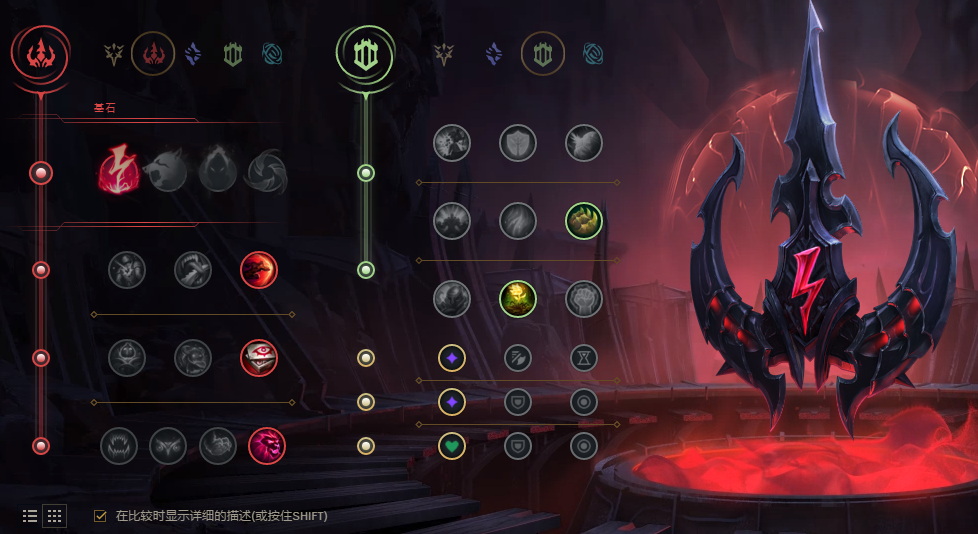Select the Second Wind rune
Image resolution: width=978 pixels, height=534 pixels.
(518, 221)
